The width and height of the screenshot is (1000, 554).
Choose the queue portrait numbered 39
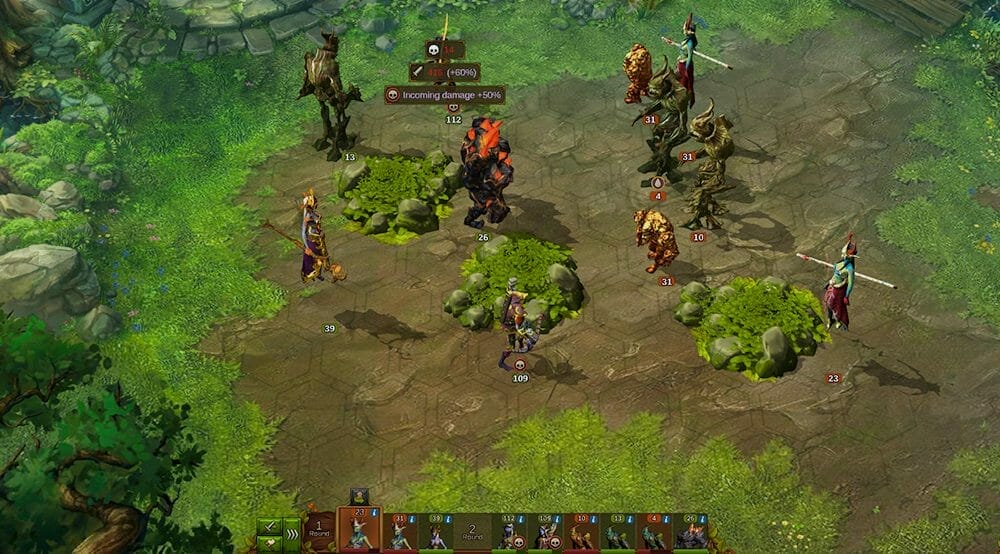point(436,533)
